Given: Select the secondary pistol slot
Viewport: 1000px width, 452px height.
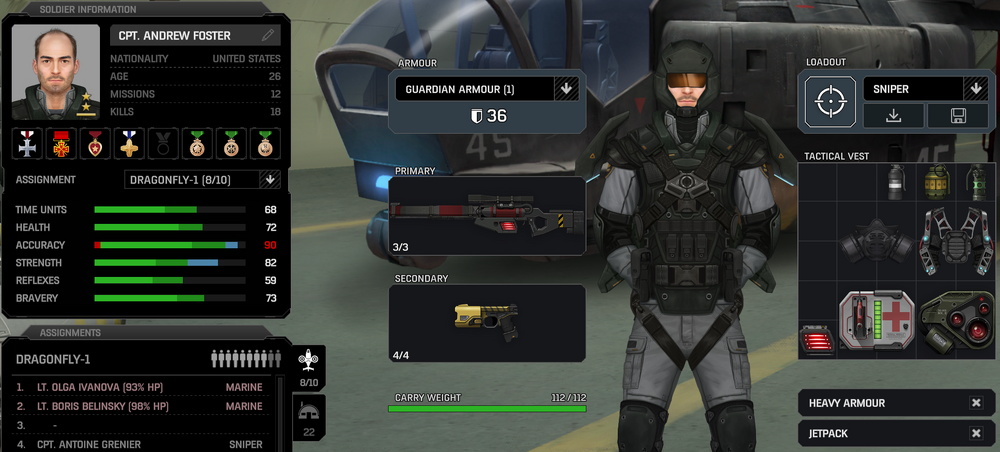Looking at the screenshot, I should tap(487, 322).
